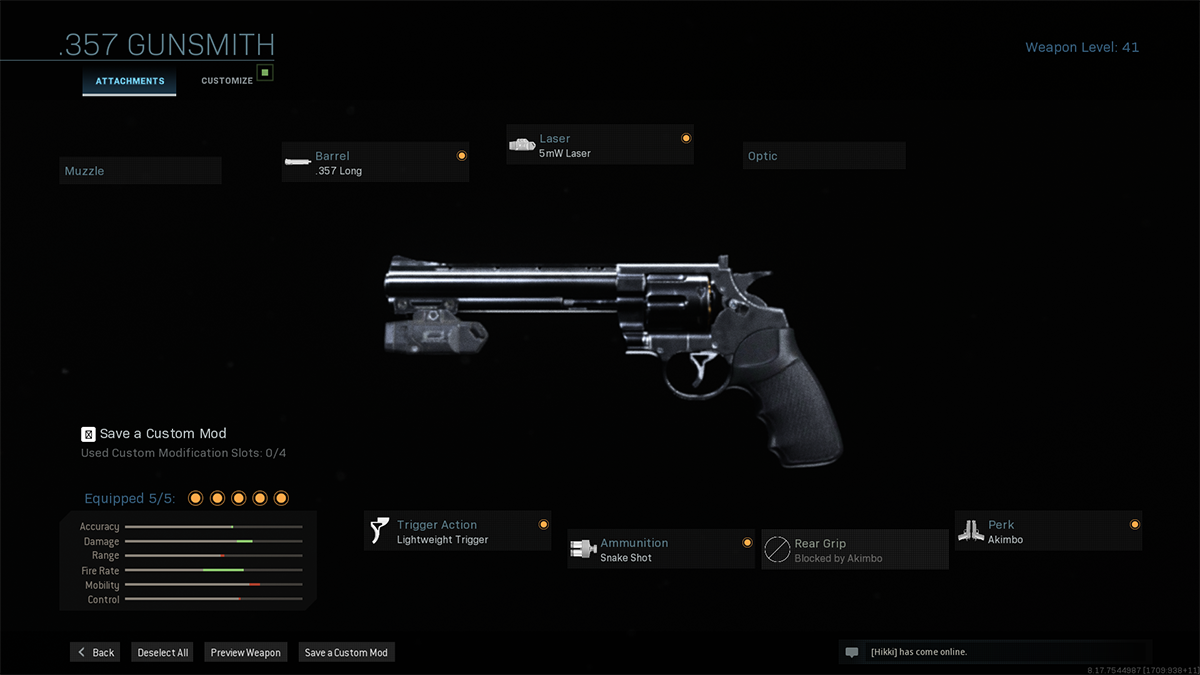Select the Ammunition slot with Snake Shot
The image size is (1200, 675).
[x=661, y=550]
